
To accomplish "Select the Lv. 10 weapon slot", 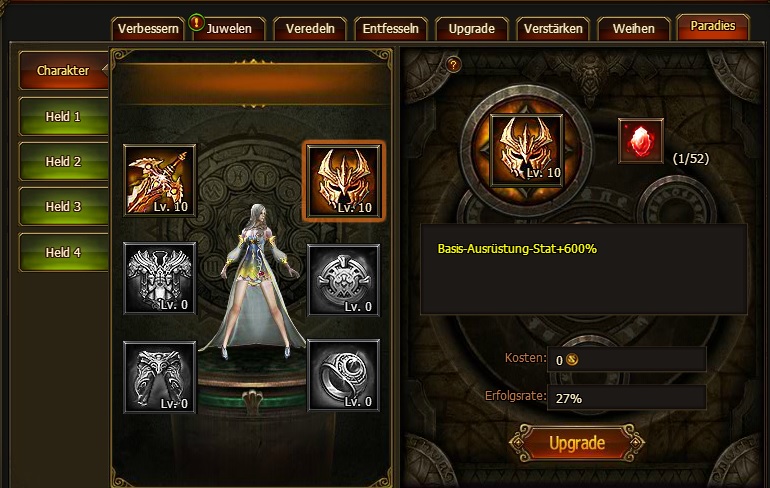I will [x=159, y=180].
